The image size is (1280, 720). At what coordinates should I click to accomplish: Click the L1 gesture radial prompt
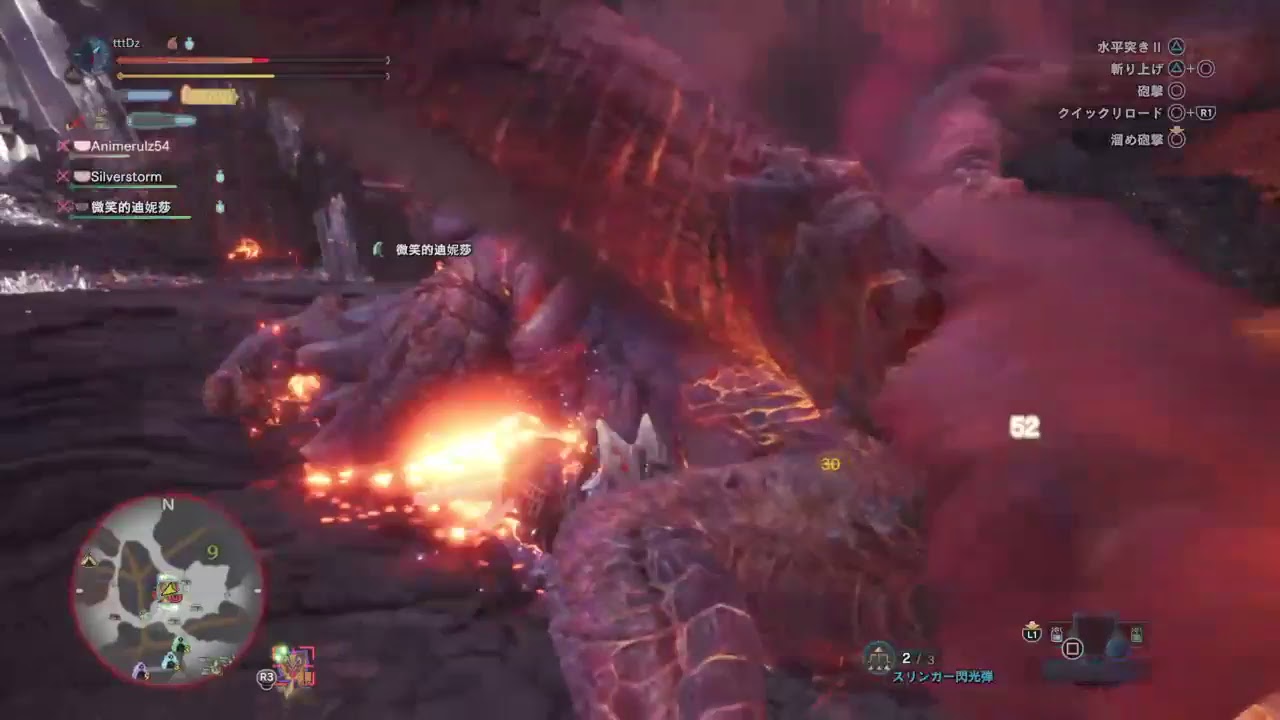tap(1033, 633)
